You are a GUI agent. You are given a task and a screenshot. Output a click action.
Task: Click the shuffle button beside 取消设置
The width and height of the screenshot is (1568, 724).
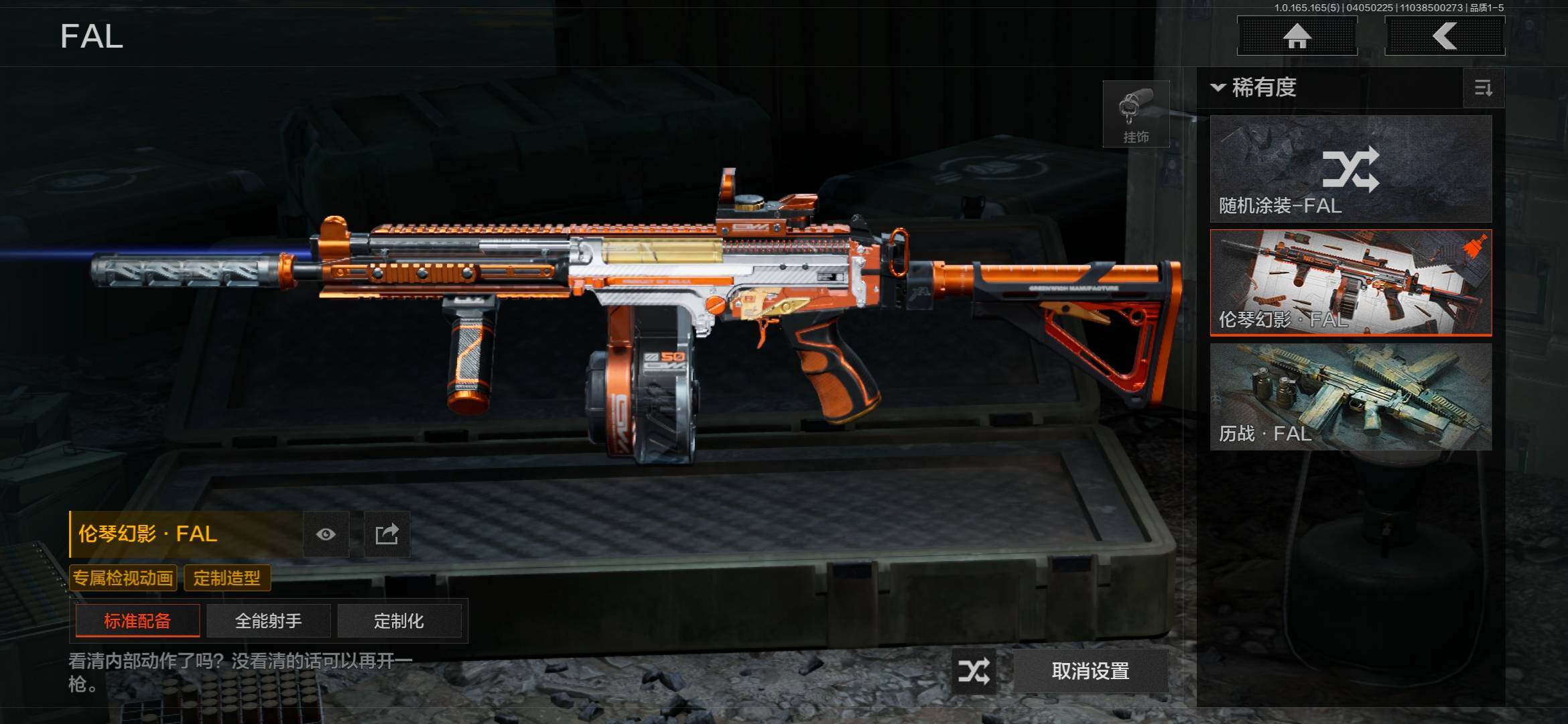[974, 671]
